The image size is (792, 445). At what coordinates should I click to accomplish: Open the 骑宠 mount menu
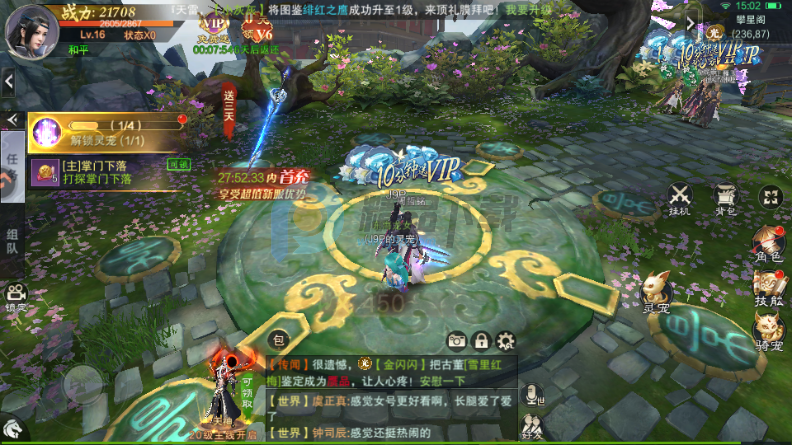pos(767,333)
